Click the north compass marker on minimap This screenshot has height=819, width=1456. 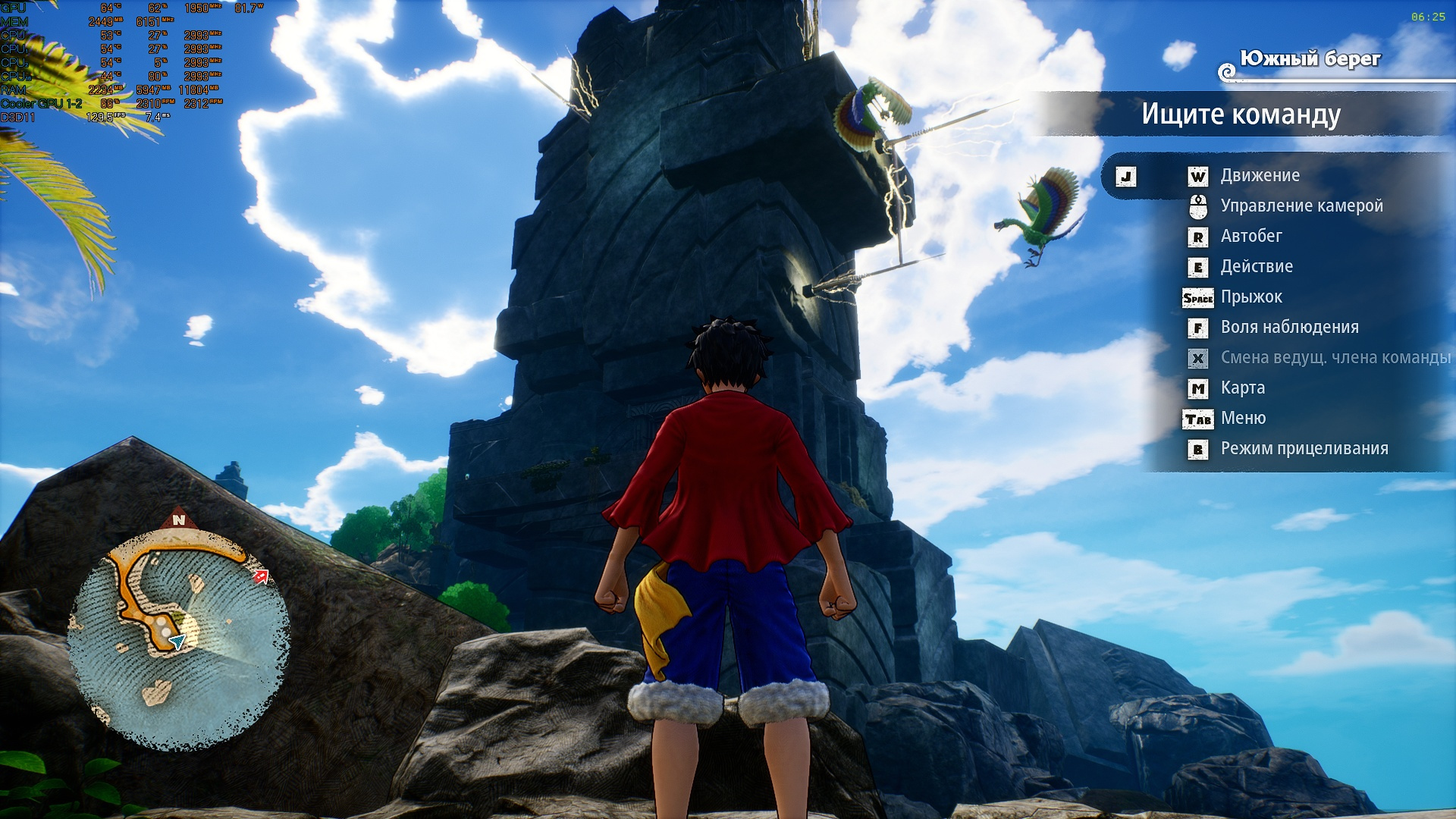(x=179, y=519)
